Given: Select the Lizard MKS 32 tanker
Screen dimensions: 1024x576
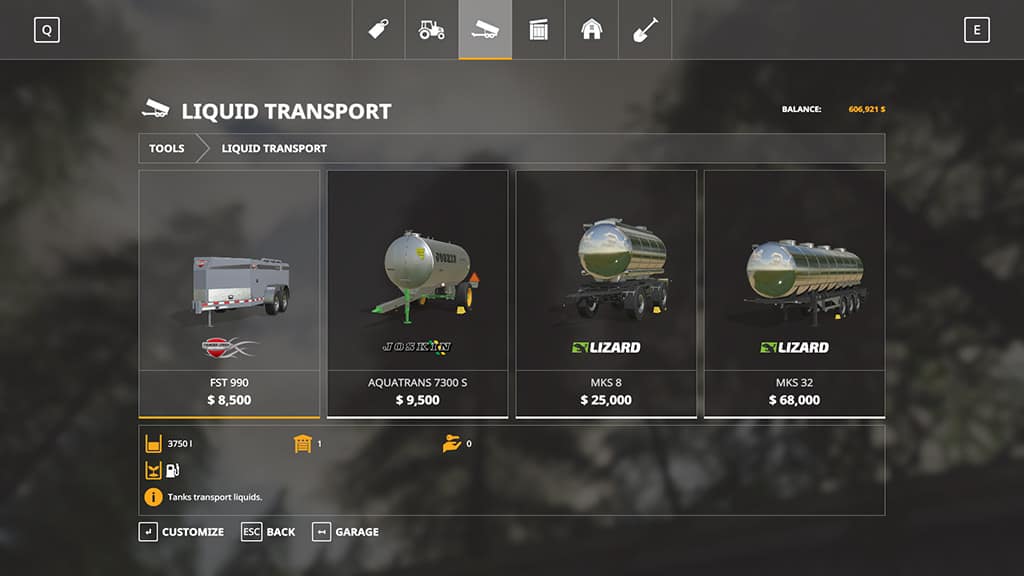Looking at the screenshot, I should tap(794, 292).
